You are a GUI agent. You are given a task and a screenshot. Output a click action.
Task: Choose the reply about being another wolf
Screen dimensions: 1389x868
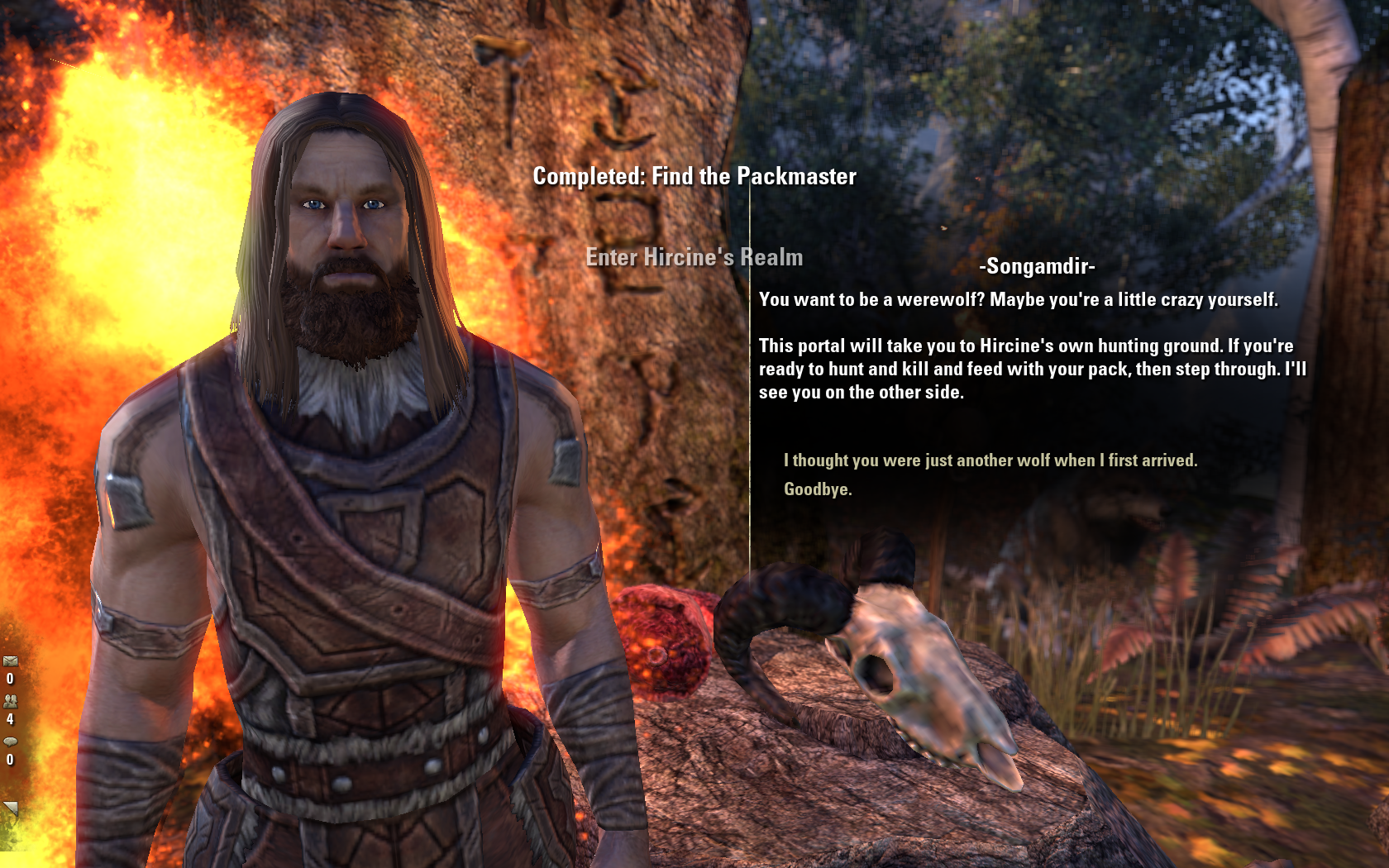990,460
